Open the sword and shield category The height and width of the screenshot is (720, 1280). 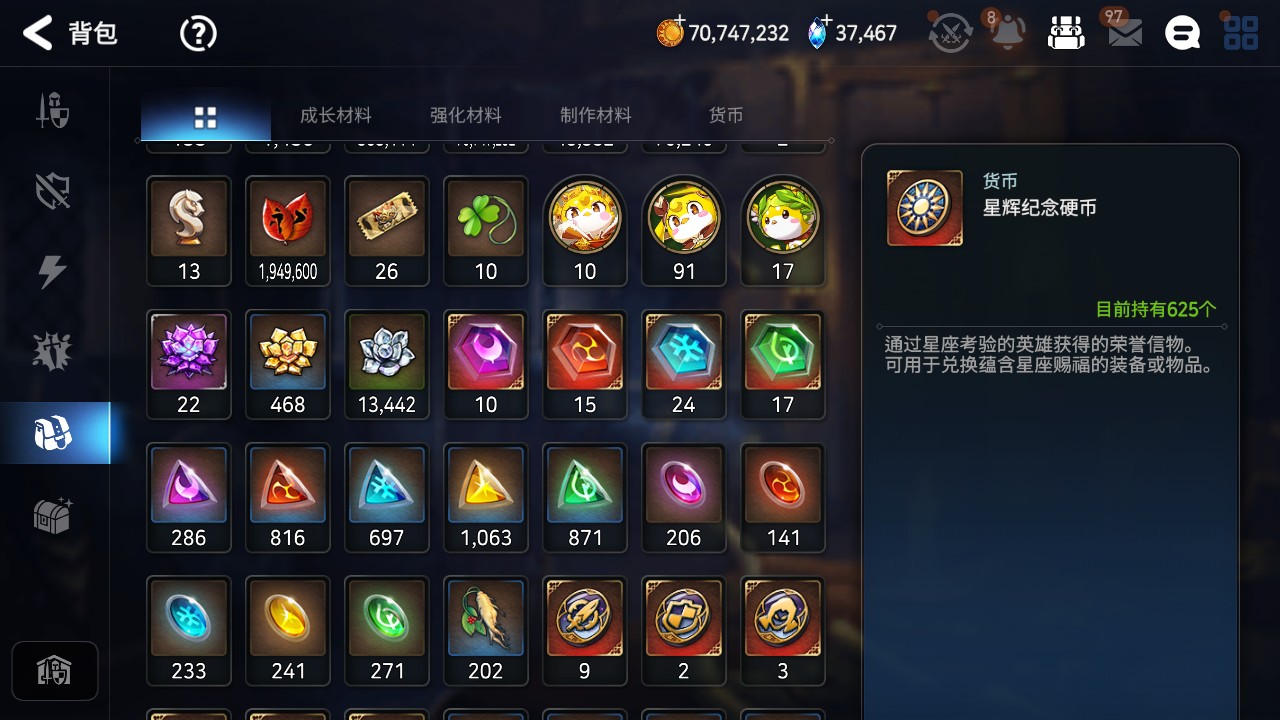pos(53,110)
